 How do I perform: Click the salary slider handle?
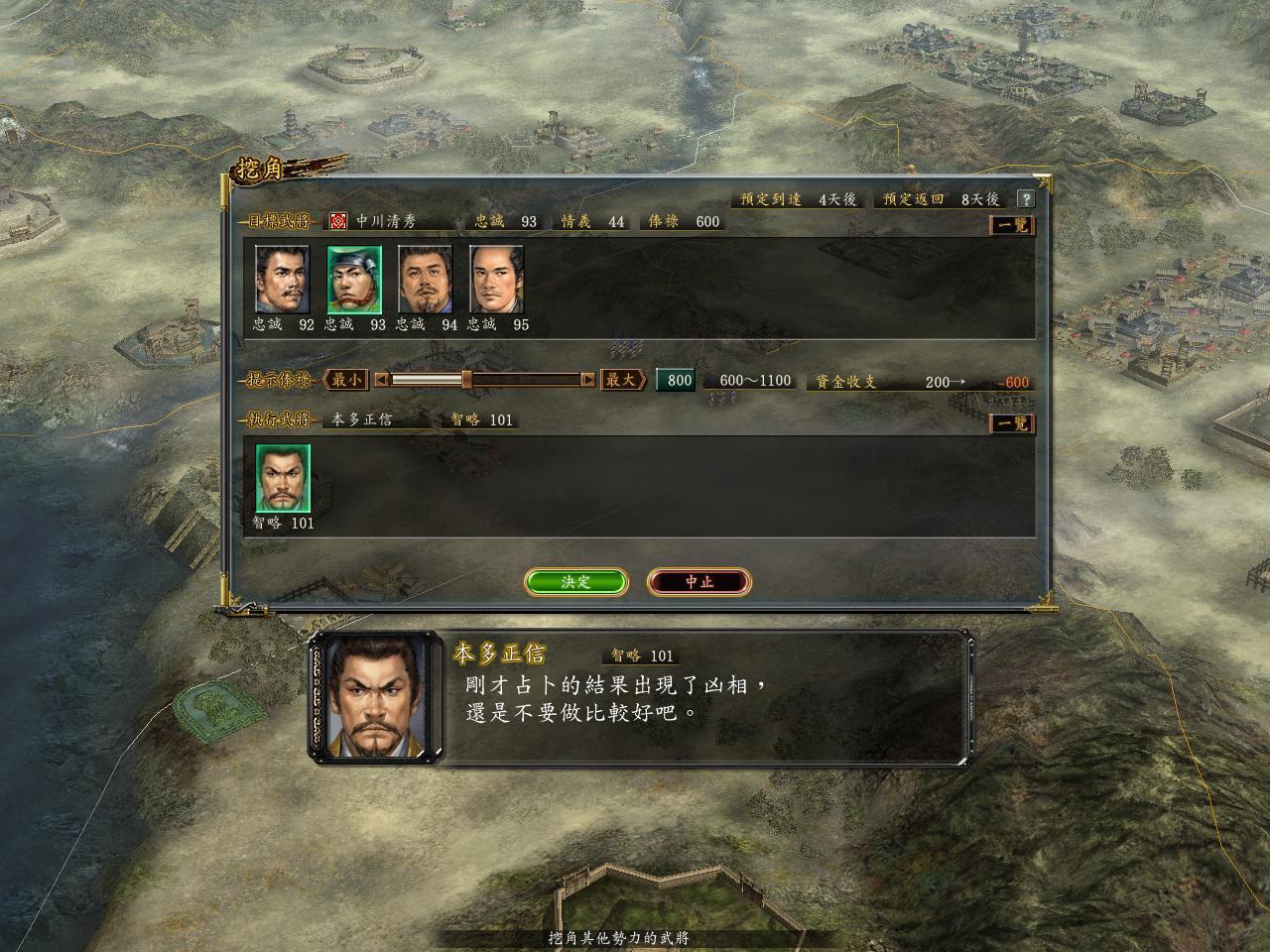click(x=466, y=380)
